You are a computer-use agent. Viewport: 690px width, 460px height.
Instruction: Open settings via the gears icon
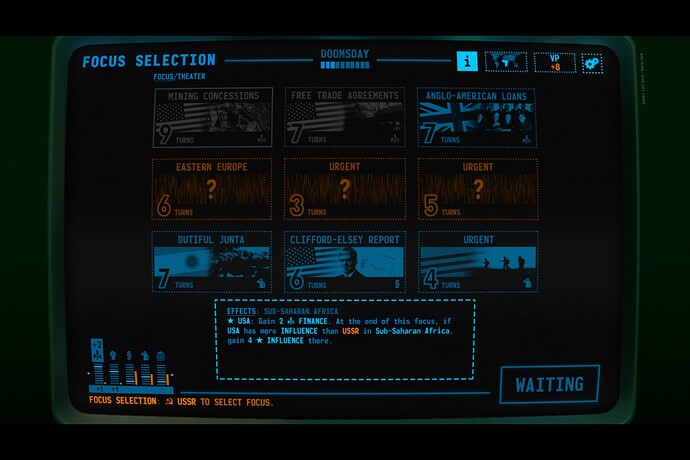point(592,63)
